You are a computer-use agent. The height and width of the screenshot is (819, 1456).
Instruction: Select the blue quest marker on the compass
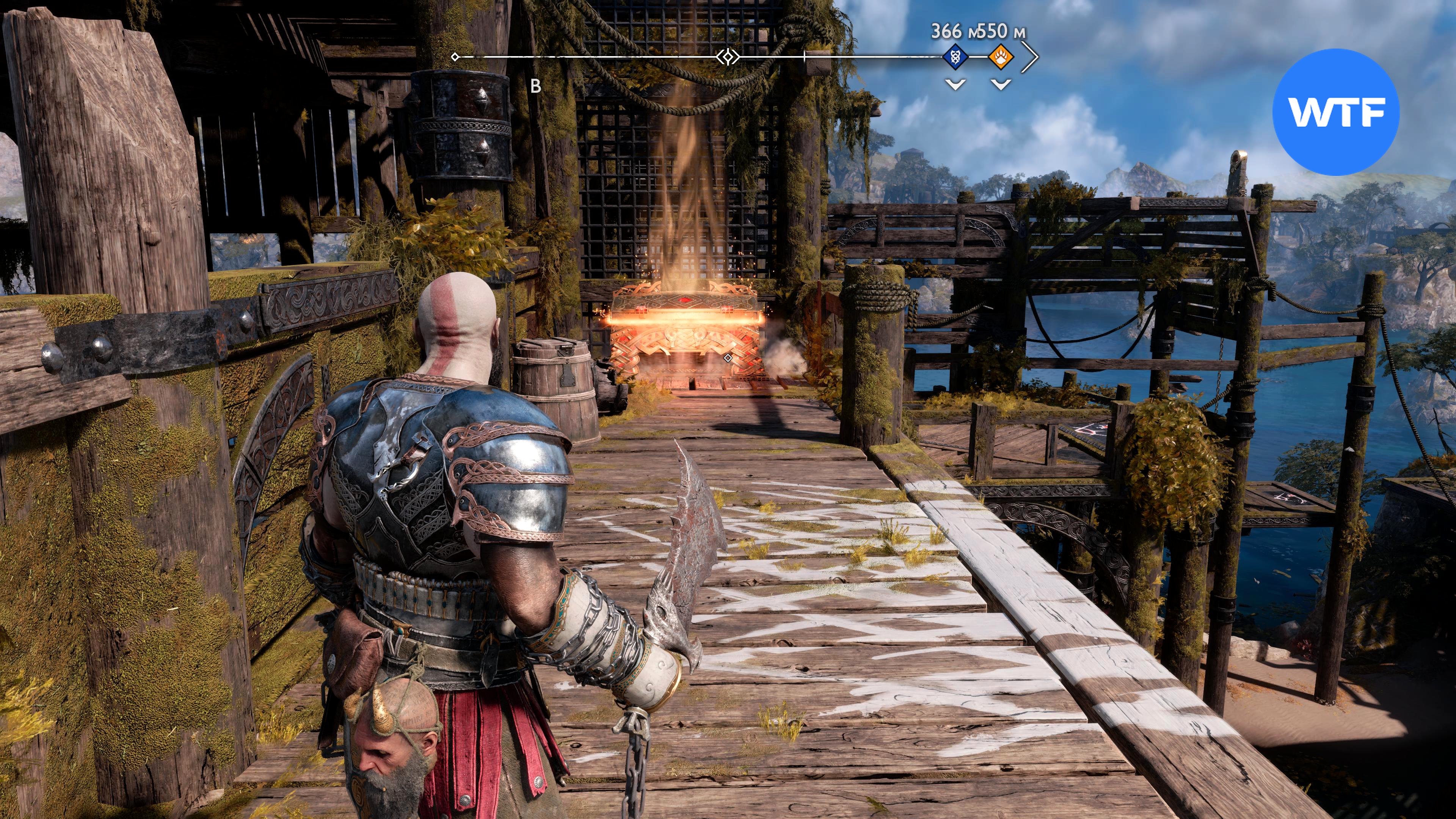[x=955, y=56]
